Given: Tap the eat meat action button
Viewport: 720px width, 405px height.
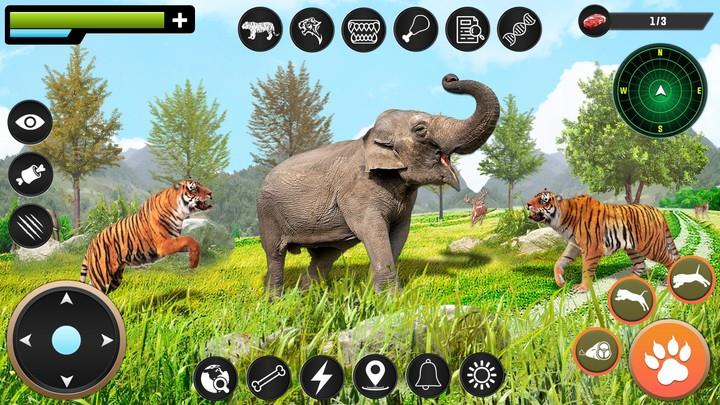Looking at the screenshot, I should pyautogui.click(x=597, y=351).
